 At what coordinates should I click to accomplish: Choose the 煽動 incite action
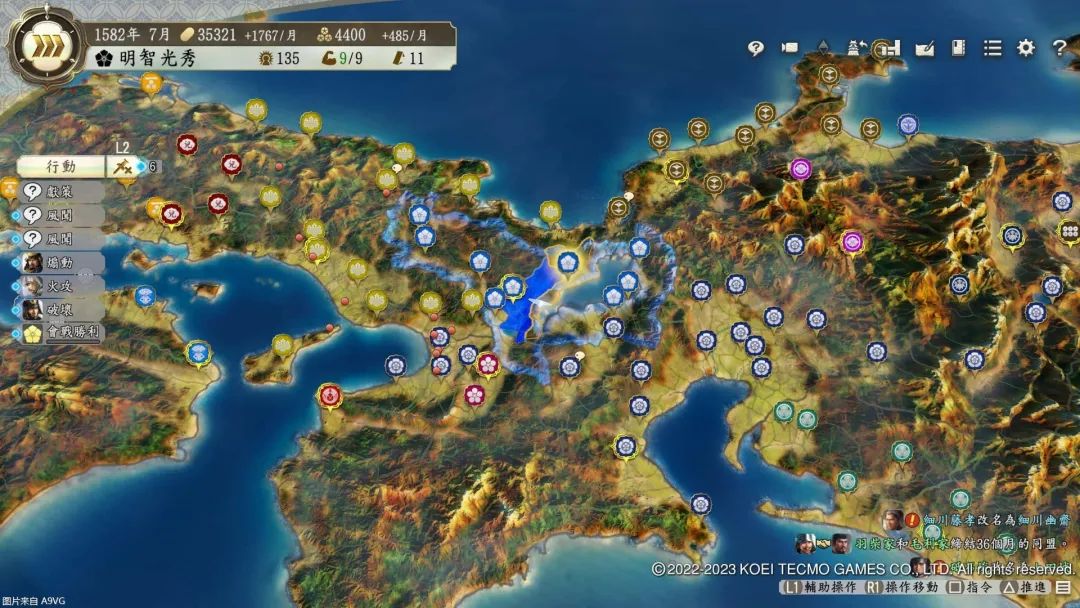click(x=62, y=263)
